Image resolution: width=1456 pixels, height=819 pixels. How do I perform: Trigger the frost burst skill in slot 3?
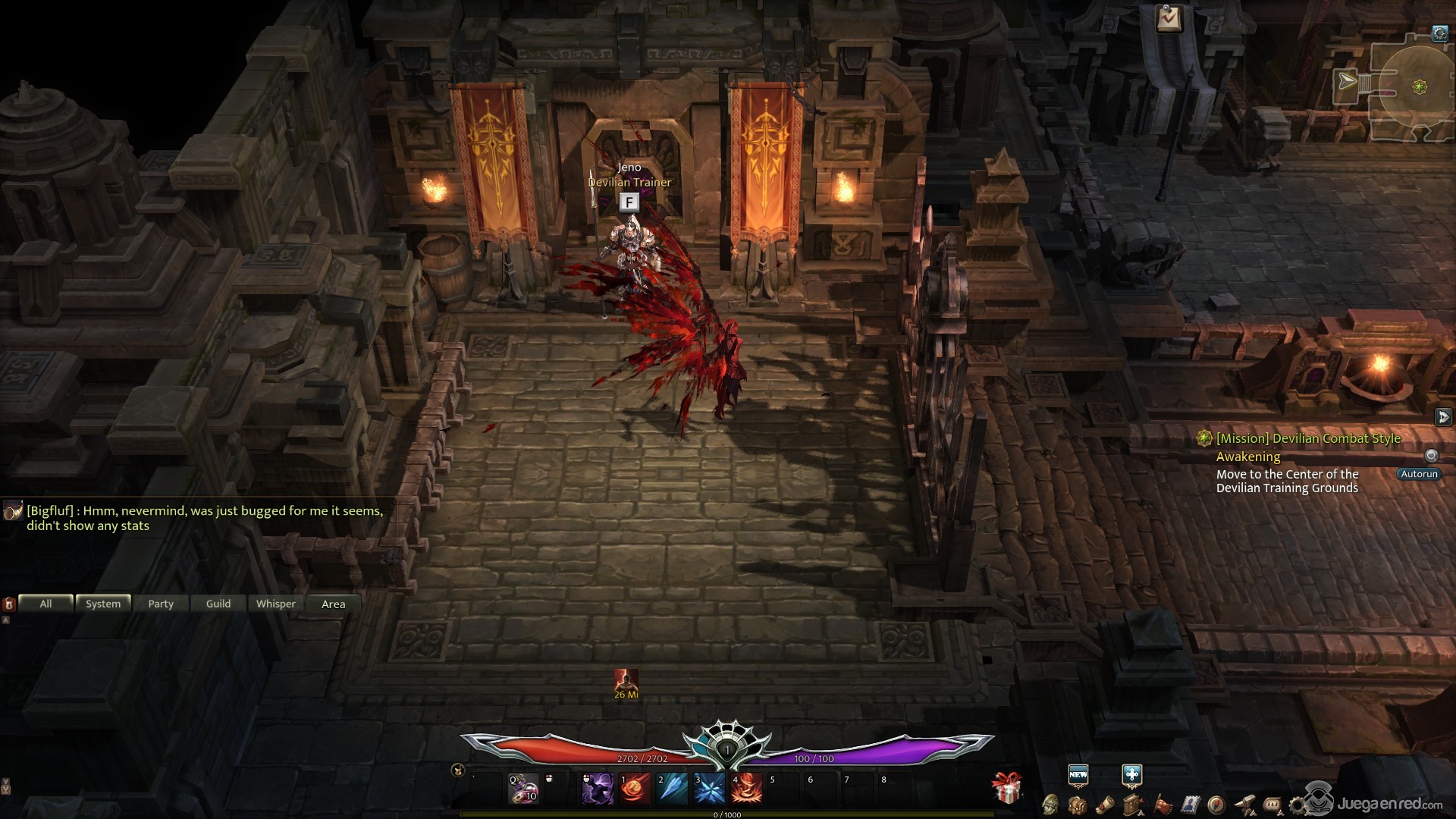pos(710,789)
